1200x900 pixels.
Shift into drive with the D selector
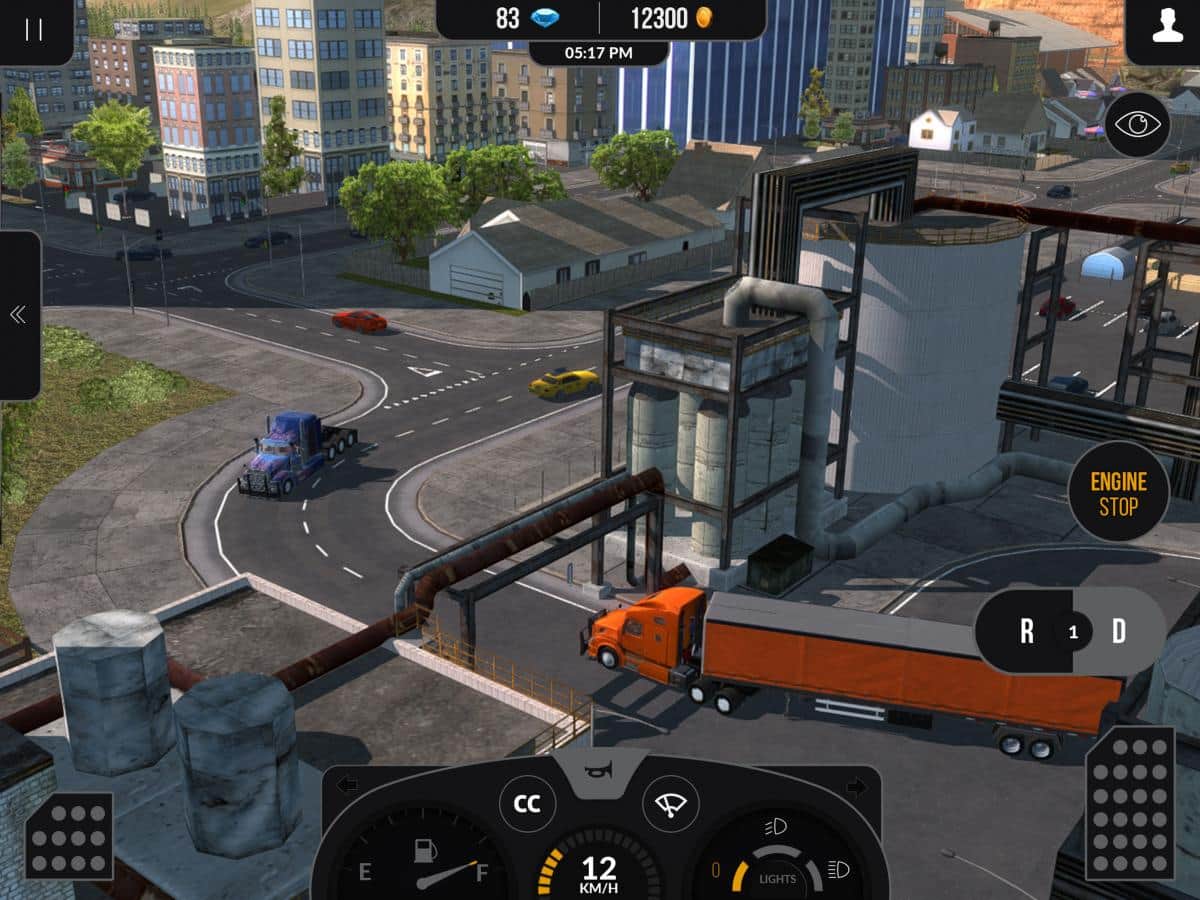click(1119, 631)
